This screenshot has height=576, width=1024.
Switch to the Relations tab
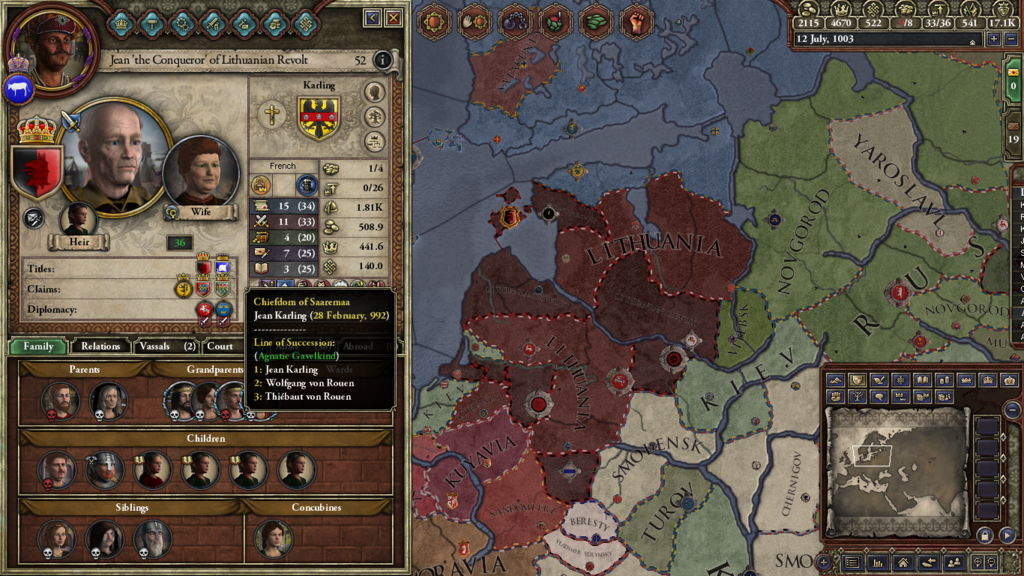point(101,346)
